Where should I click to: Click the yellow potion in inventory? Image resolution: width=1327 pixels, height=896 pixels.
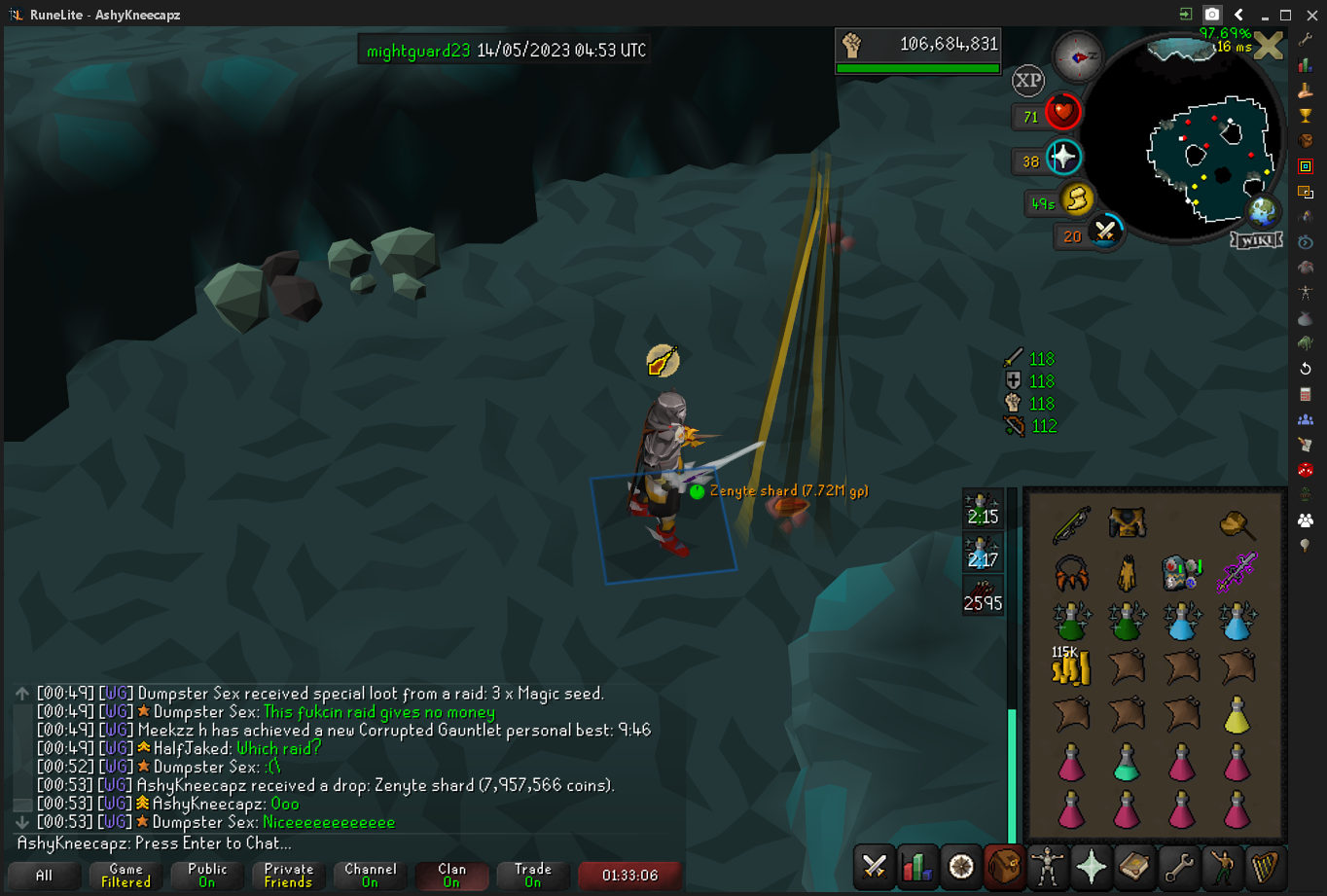1237,715
